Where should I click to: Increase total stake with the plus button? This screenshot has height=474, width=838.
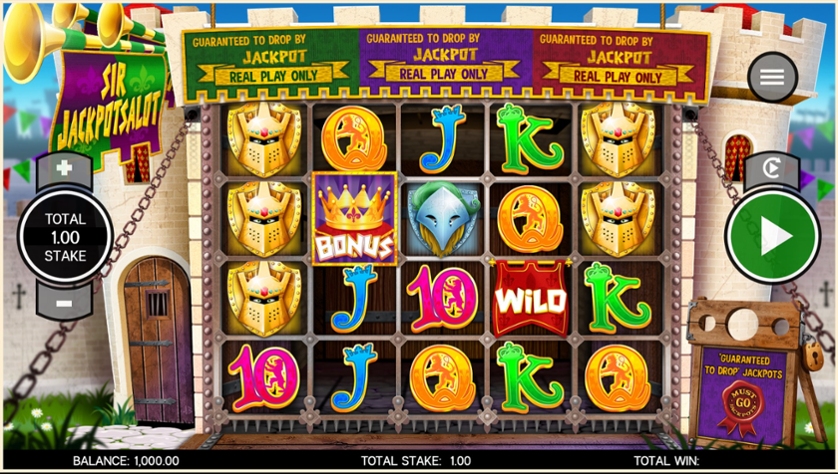65,168
